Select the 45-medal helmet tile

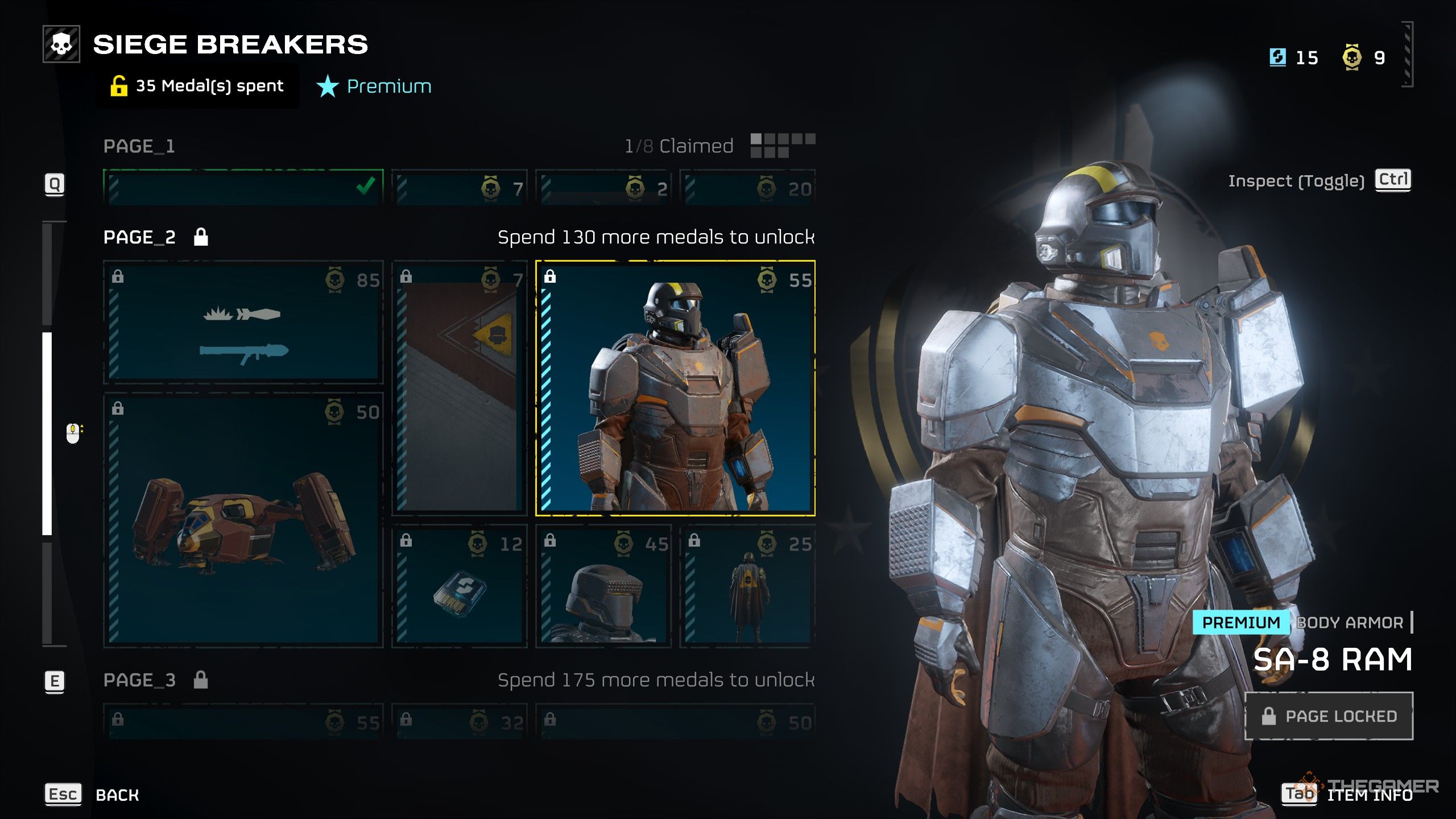pyautogui.click(x=603, y=587)
